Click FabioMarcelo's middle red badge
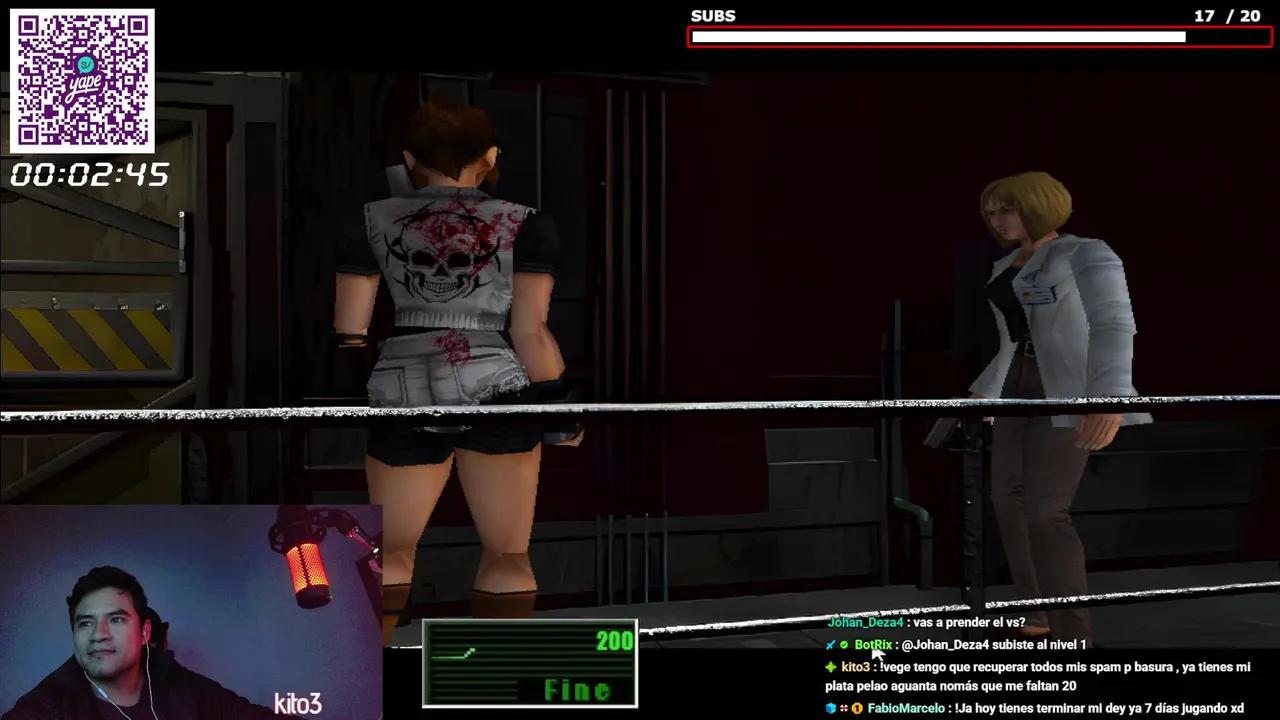This screenshot has height=720, width=1280. tap(844, 709)
